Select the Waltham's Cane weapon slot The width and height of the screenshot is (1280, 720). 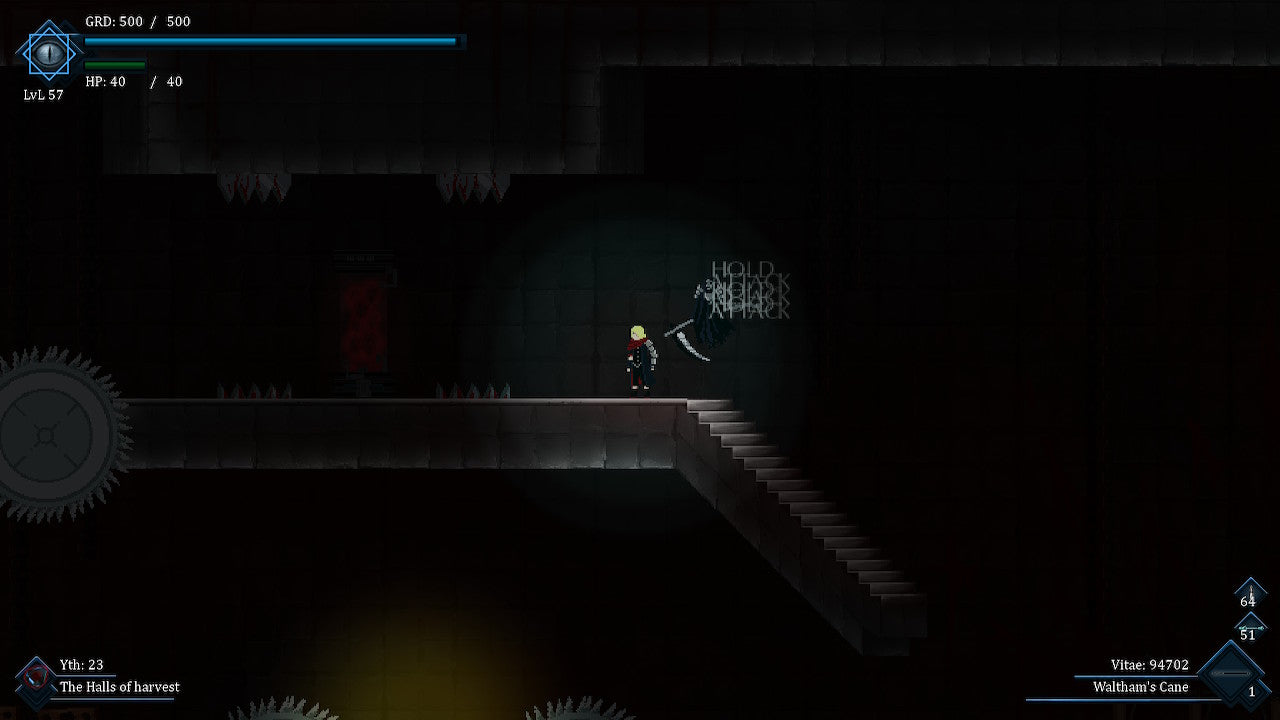pyautogui.click(x=1229, y=676)
